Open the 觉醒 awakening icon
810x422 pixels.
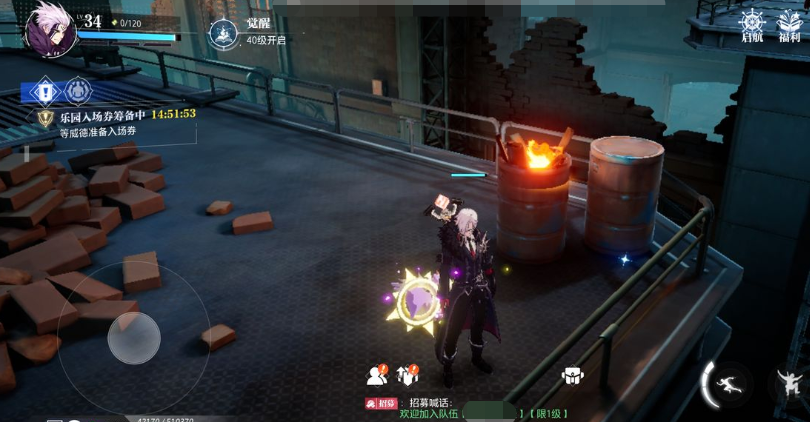(x=222, y=34)
